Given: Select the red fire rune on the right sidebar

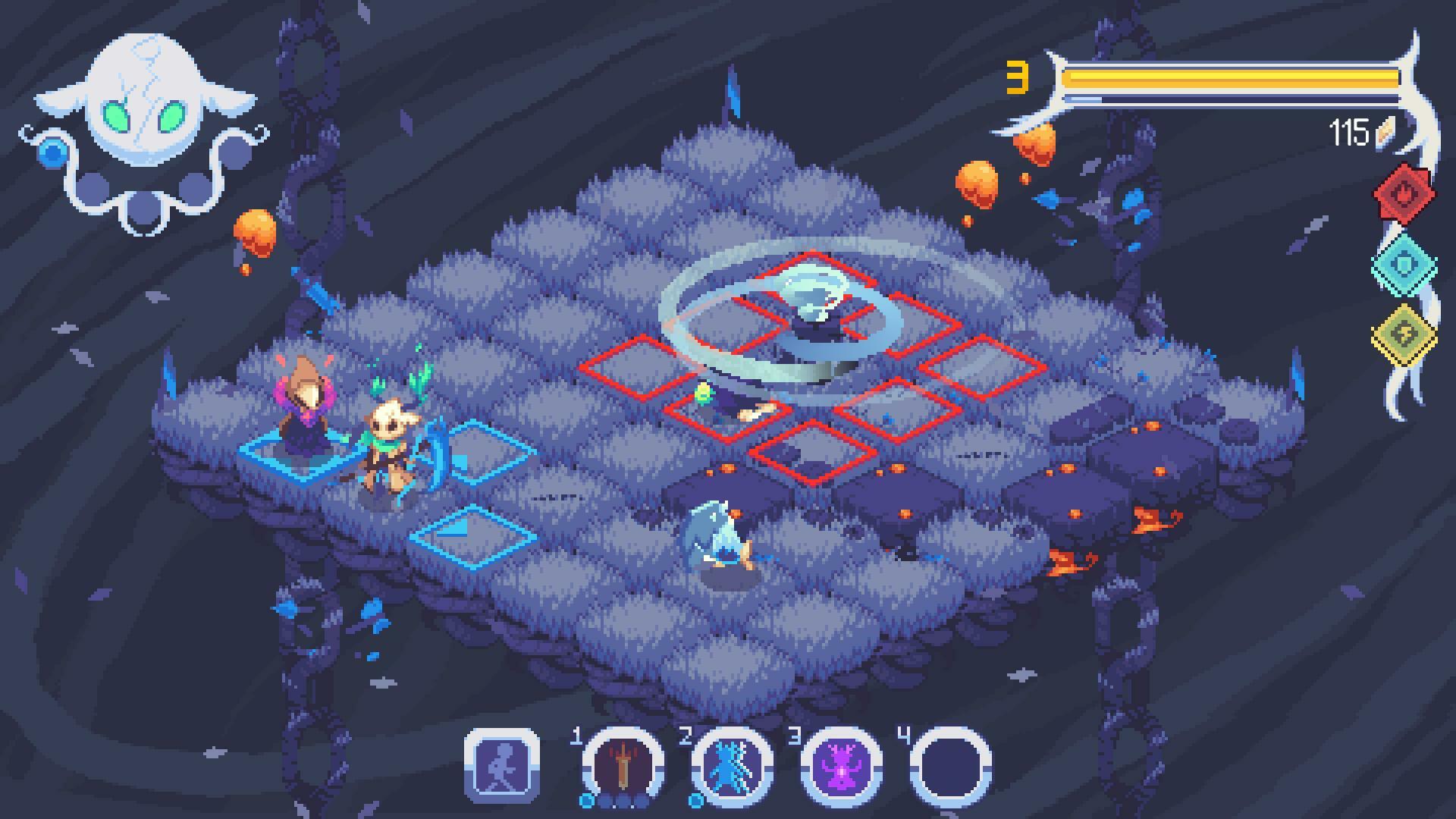Looking at the screenshot, I should (x=1404, y=192).
